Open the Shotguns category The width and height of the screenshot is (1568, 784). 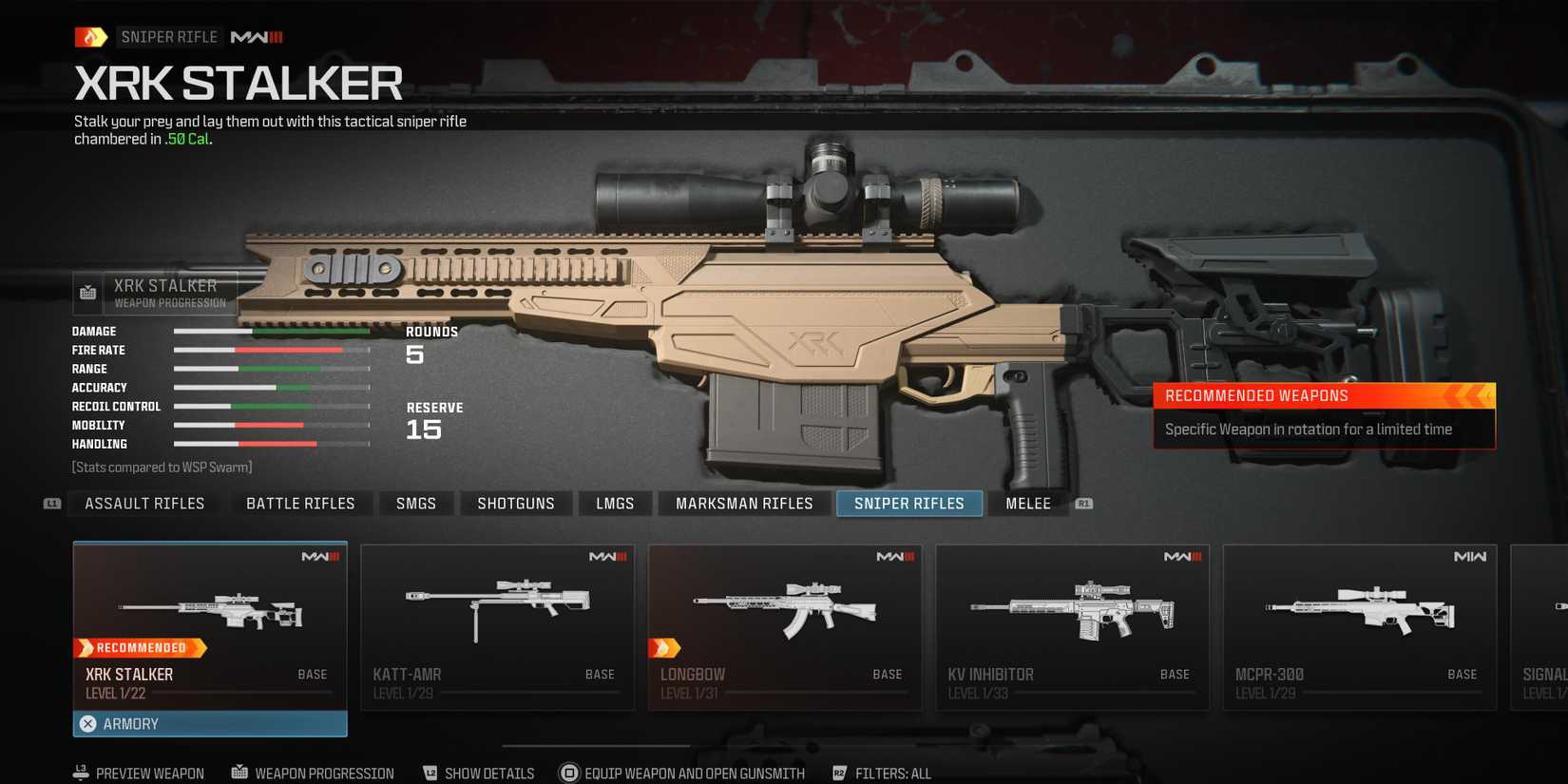(x=516, y=503)
